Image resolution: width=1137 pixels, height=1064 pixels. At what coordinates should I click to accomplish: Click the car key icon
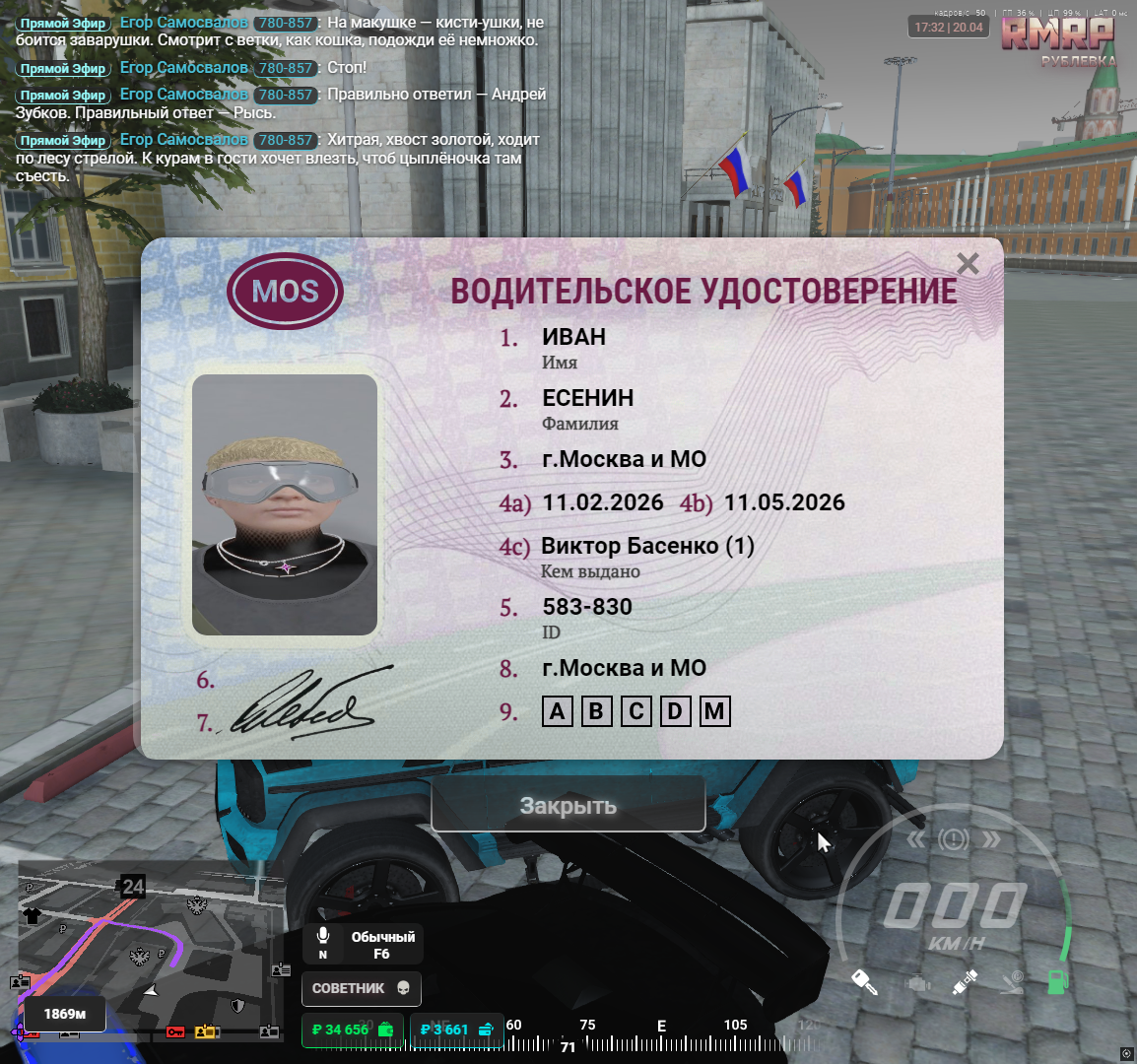pyautogui.click(x=864, y=981)
